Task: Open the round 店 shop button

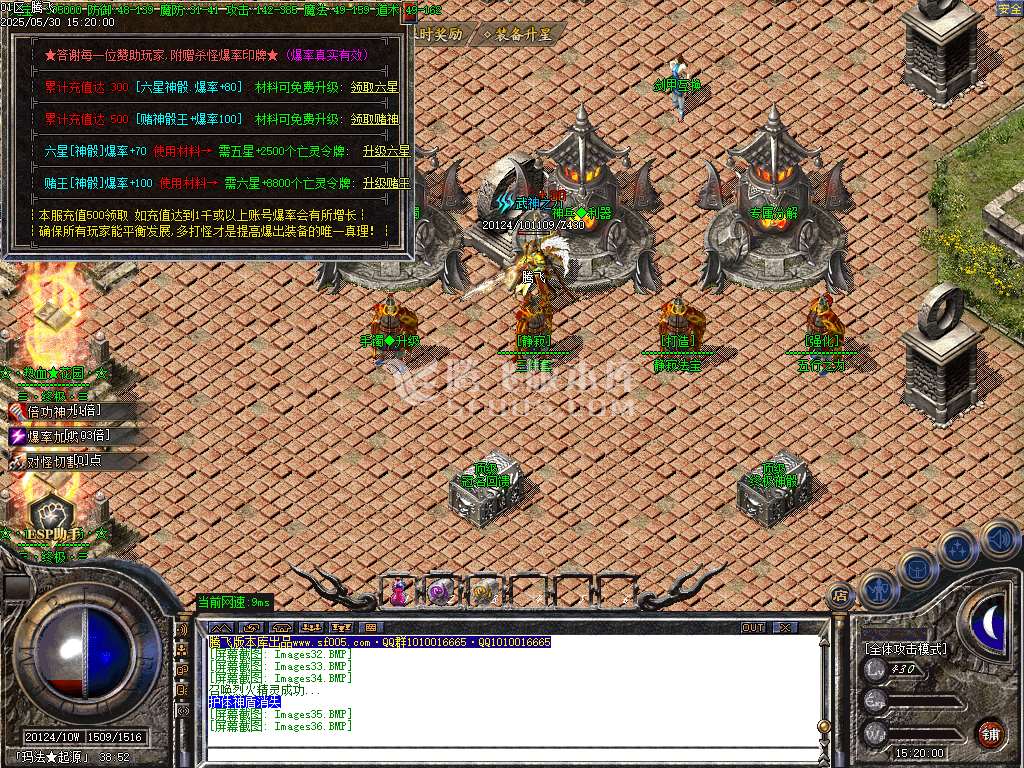Action: tap(840, 597)
